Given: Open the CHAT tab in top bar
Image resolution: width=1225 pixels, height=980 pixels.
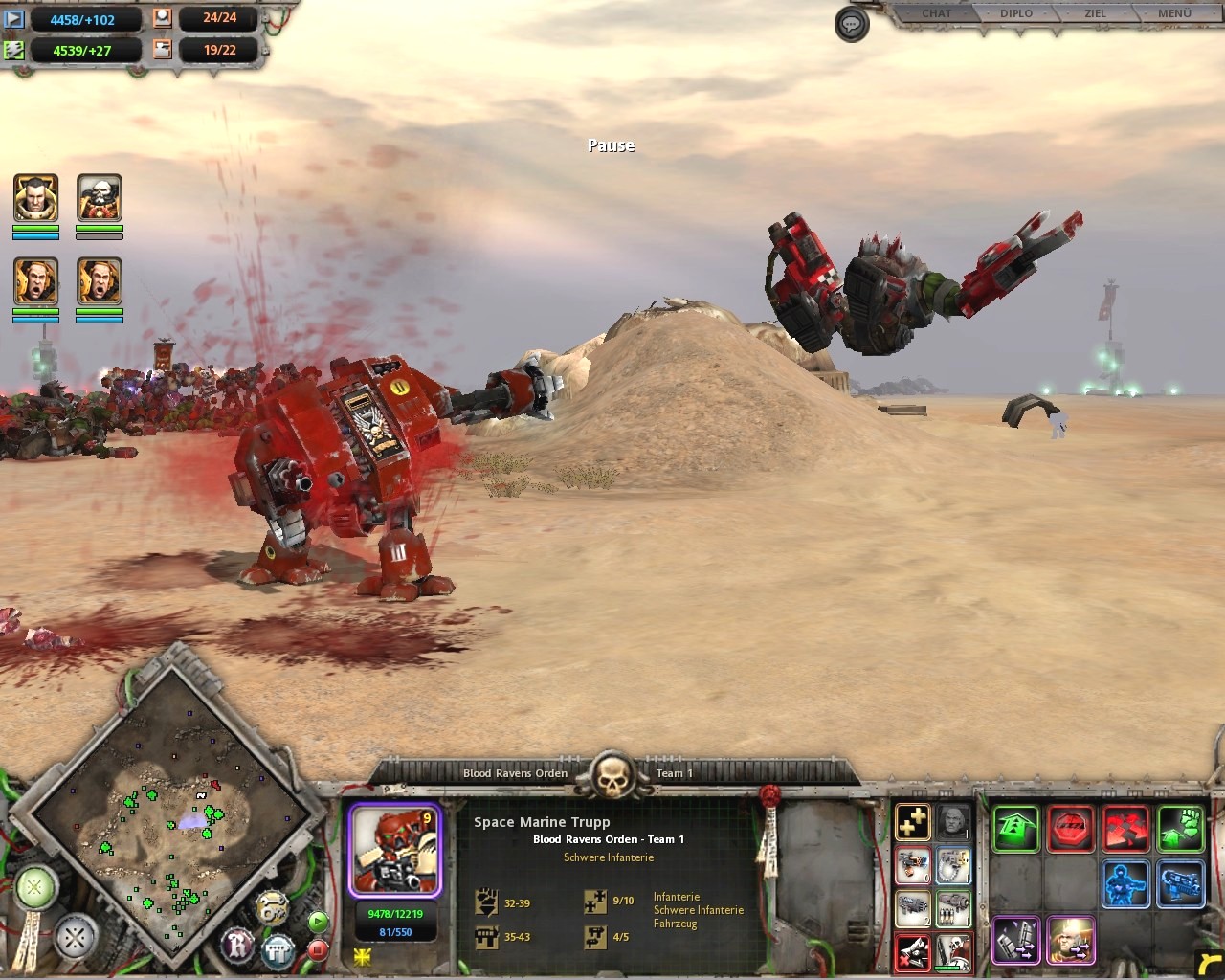Looking at the screenshot, I should pyautogui.click(x=936, y=13).
